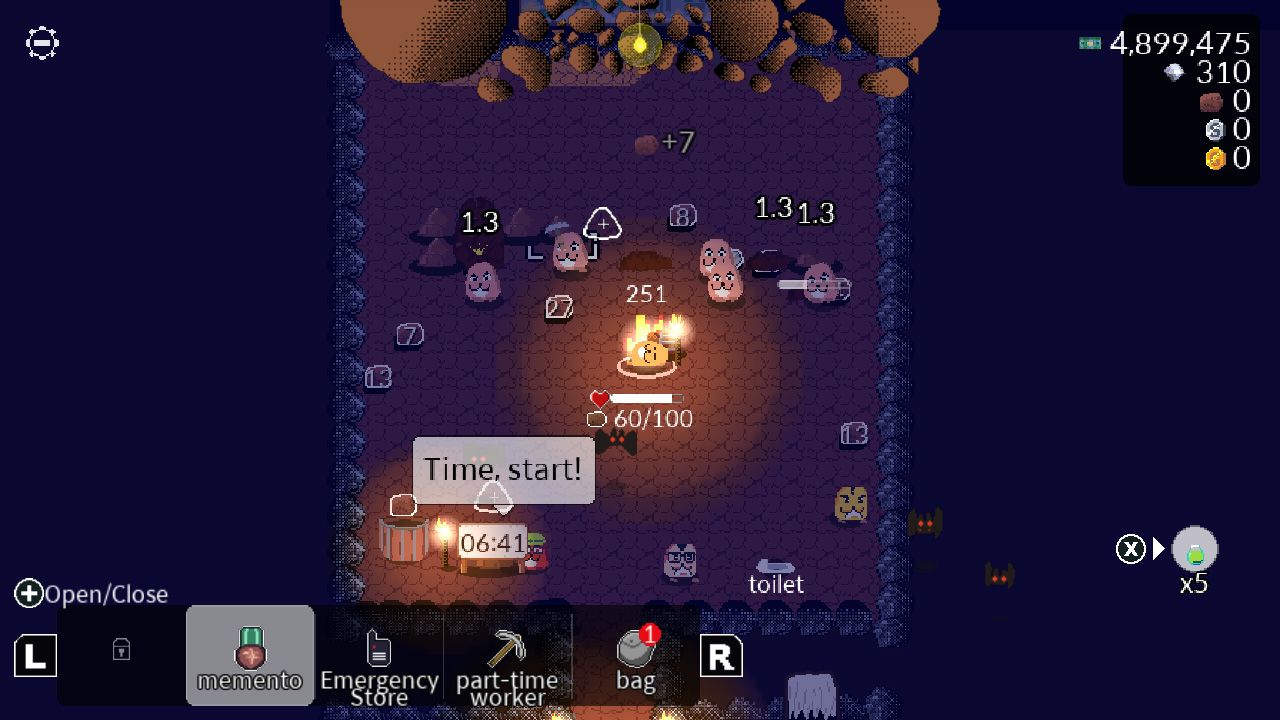Viewport: 1280px width, 720px height.
Task: Open the crate labeled 13 near the wall
Action: [854, 434]
